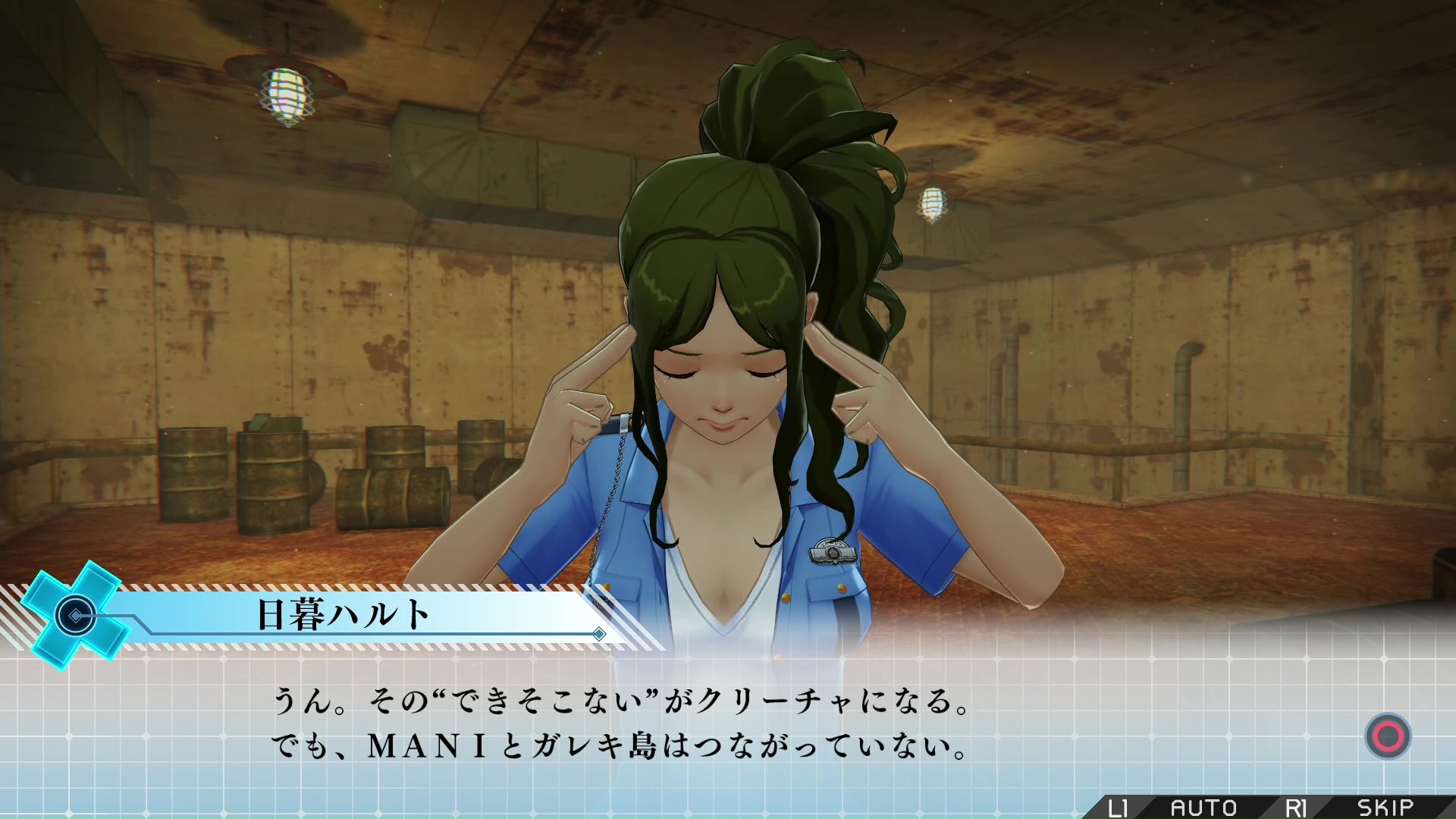
Task: Advance the dialogue text box
Action: click(x=1388, y=736)
